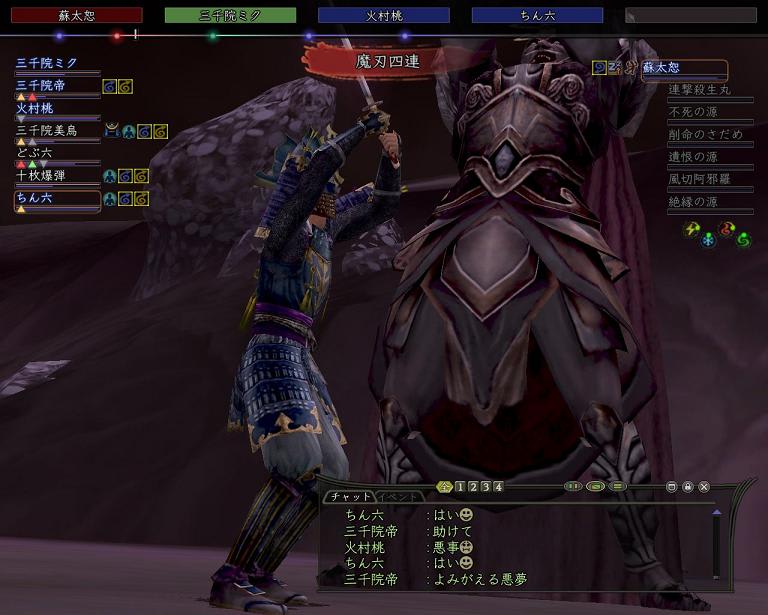Viewport: 768px width, 615px height.
Task: Select enemy 絶縁の源
Action: pos(693,202)
